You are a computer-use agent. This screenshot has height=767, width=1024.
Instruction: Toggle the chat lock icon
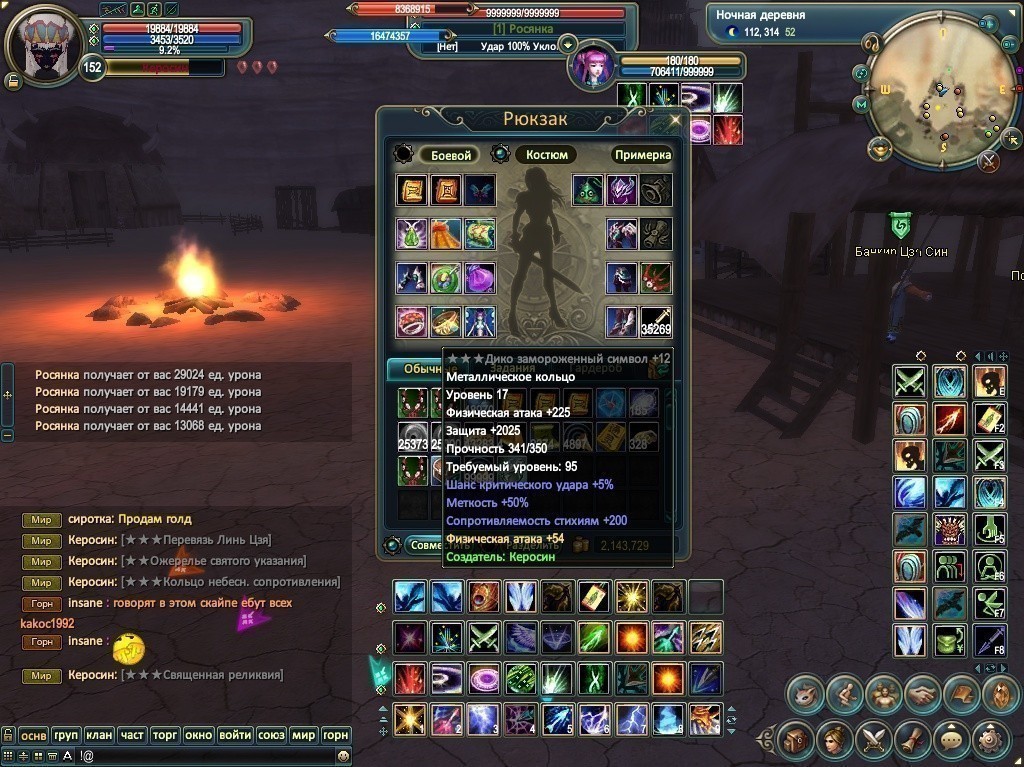[x=8, y=736]
